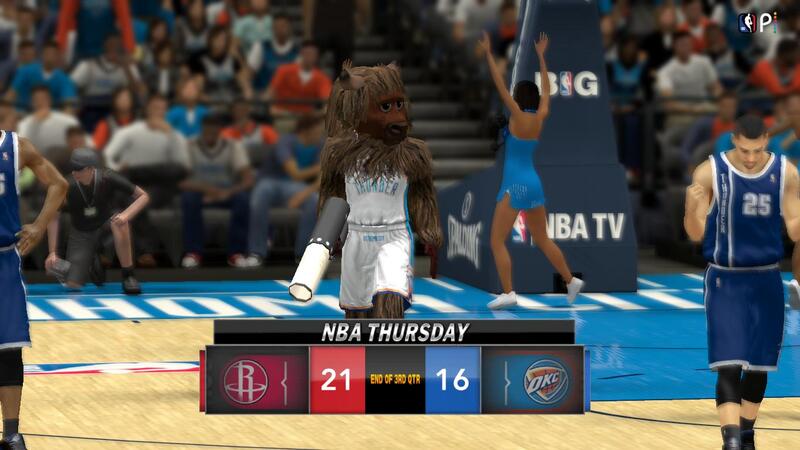
Task: Click the NBA logo watermark in corner
Action: click(x=746, y=22)
